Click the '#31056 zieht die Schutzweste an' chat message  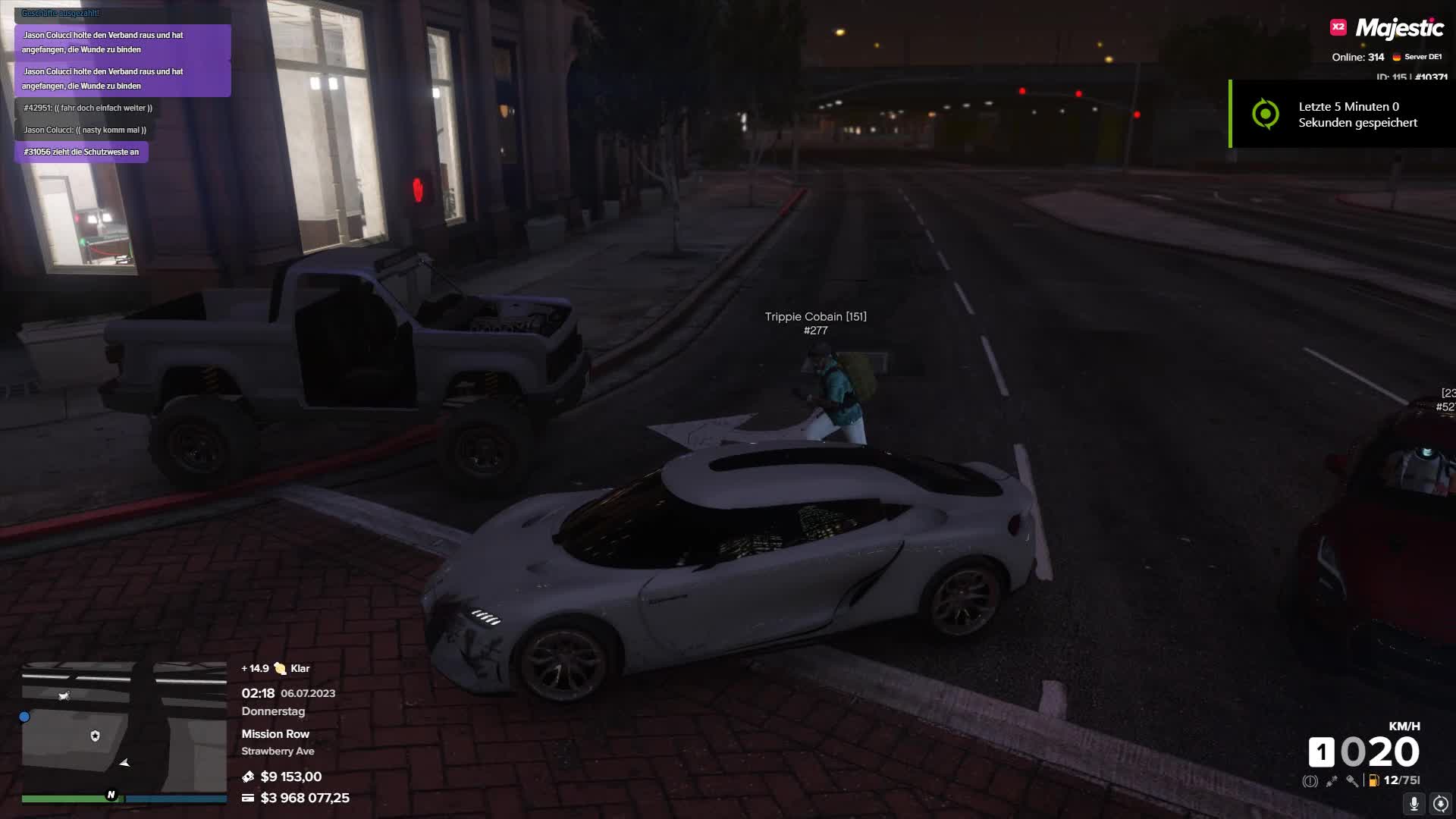(81, 152)
